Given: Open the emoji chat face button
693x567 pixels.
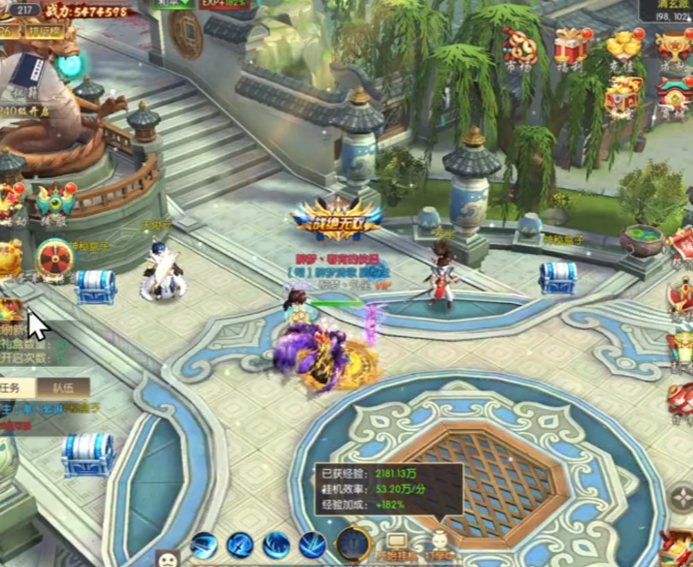Looking at the screenshot, I should pyautogui.click(x=168, y=556).
